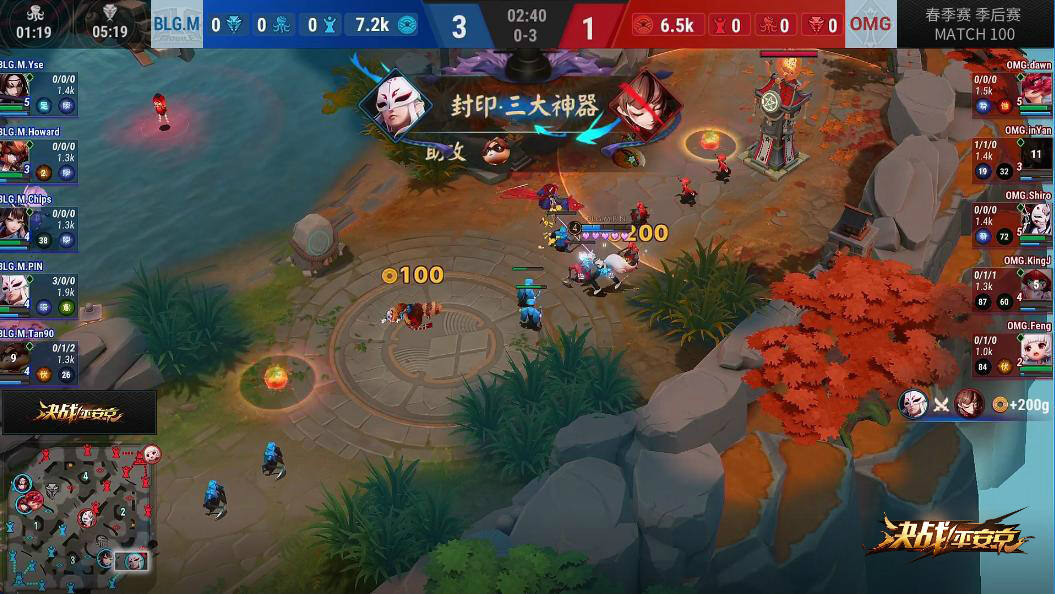Click the BLG.M team logo in scoreboard
Viewport: 1055px width, 594px height.
click(177, 24)
